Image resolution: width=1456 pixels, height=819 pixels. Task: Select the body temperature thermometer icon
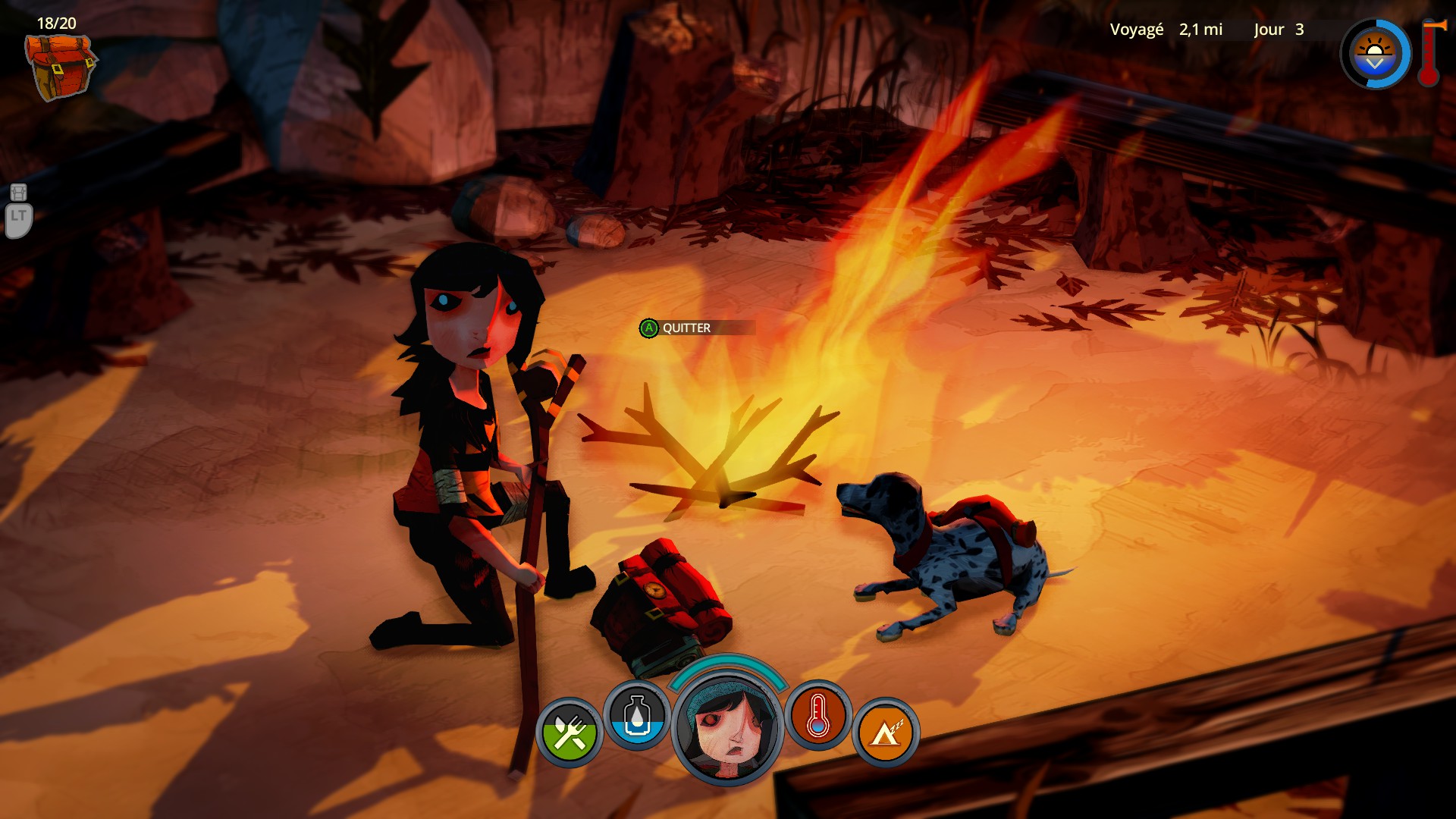point(817,716)
